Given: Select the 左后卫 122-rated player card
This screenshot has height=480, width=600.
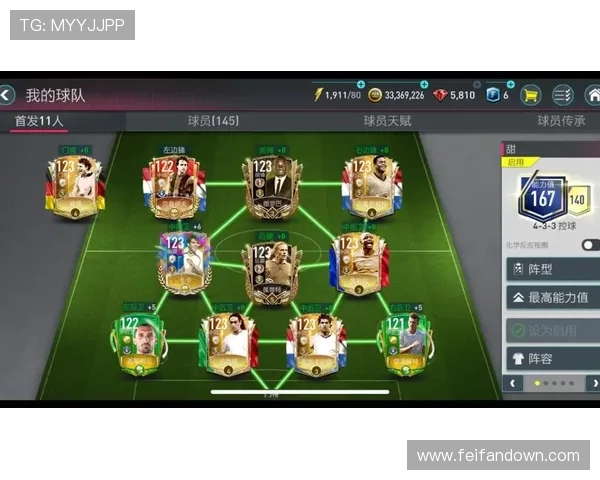Looking at the screenshot, I should click(x=141, y=342).
